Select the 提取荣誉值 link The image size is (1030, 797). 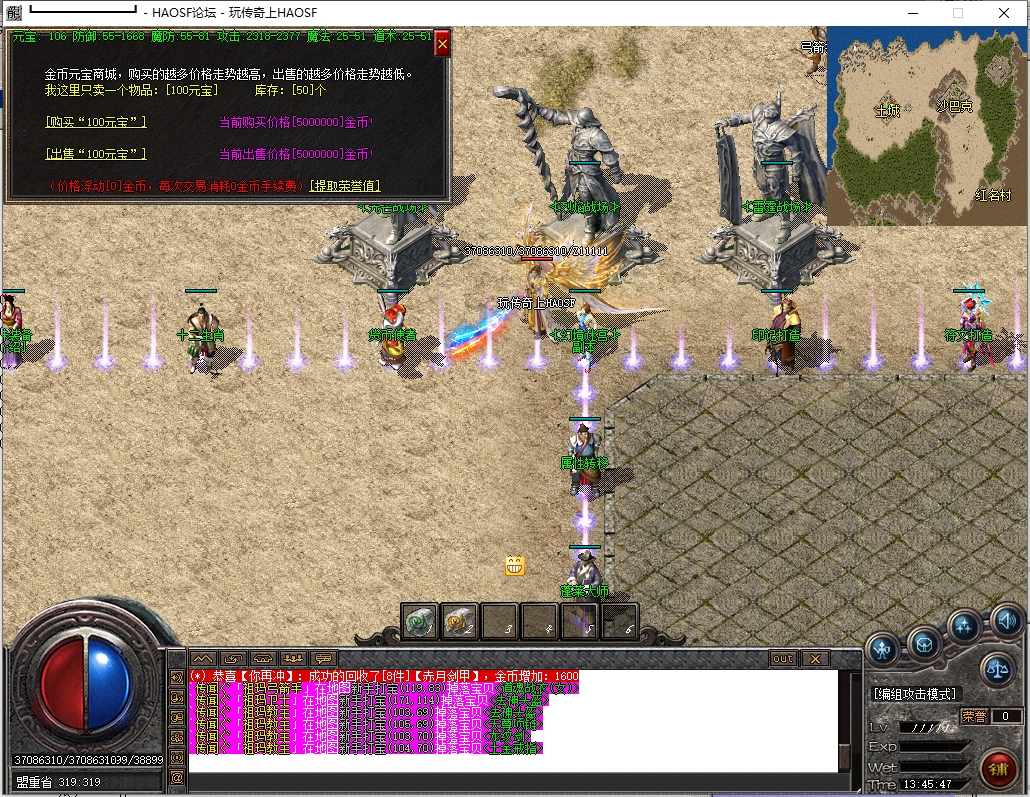(345, 186)
